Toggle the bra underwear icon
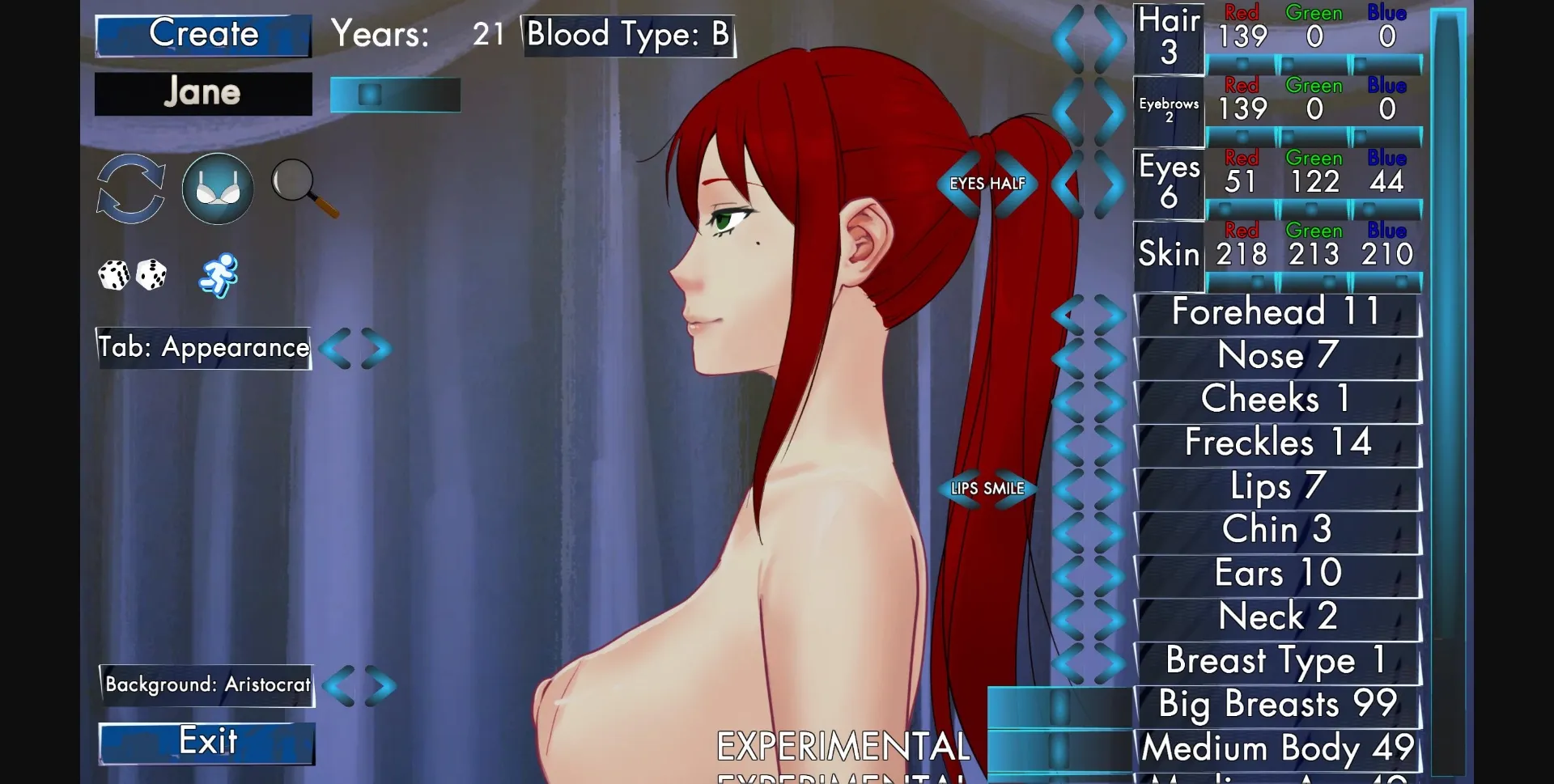Viewport: 1554px width, 784px height. point(217,189)
